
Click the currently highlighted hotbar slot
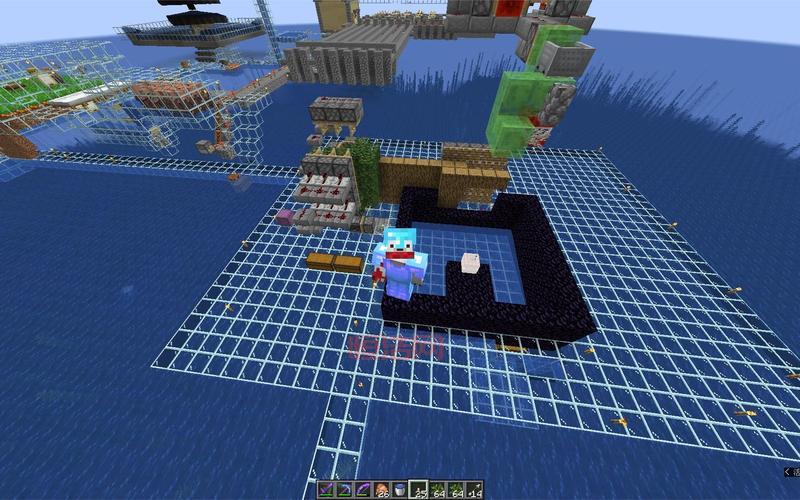click(x=418, y=490)
